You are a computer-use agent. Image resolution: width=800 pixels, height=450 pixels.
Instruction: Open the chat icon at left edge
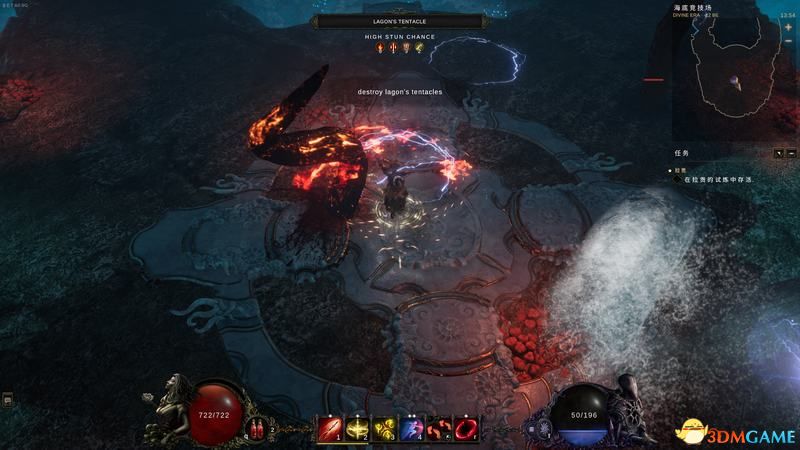click(x=7, y=399)
